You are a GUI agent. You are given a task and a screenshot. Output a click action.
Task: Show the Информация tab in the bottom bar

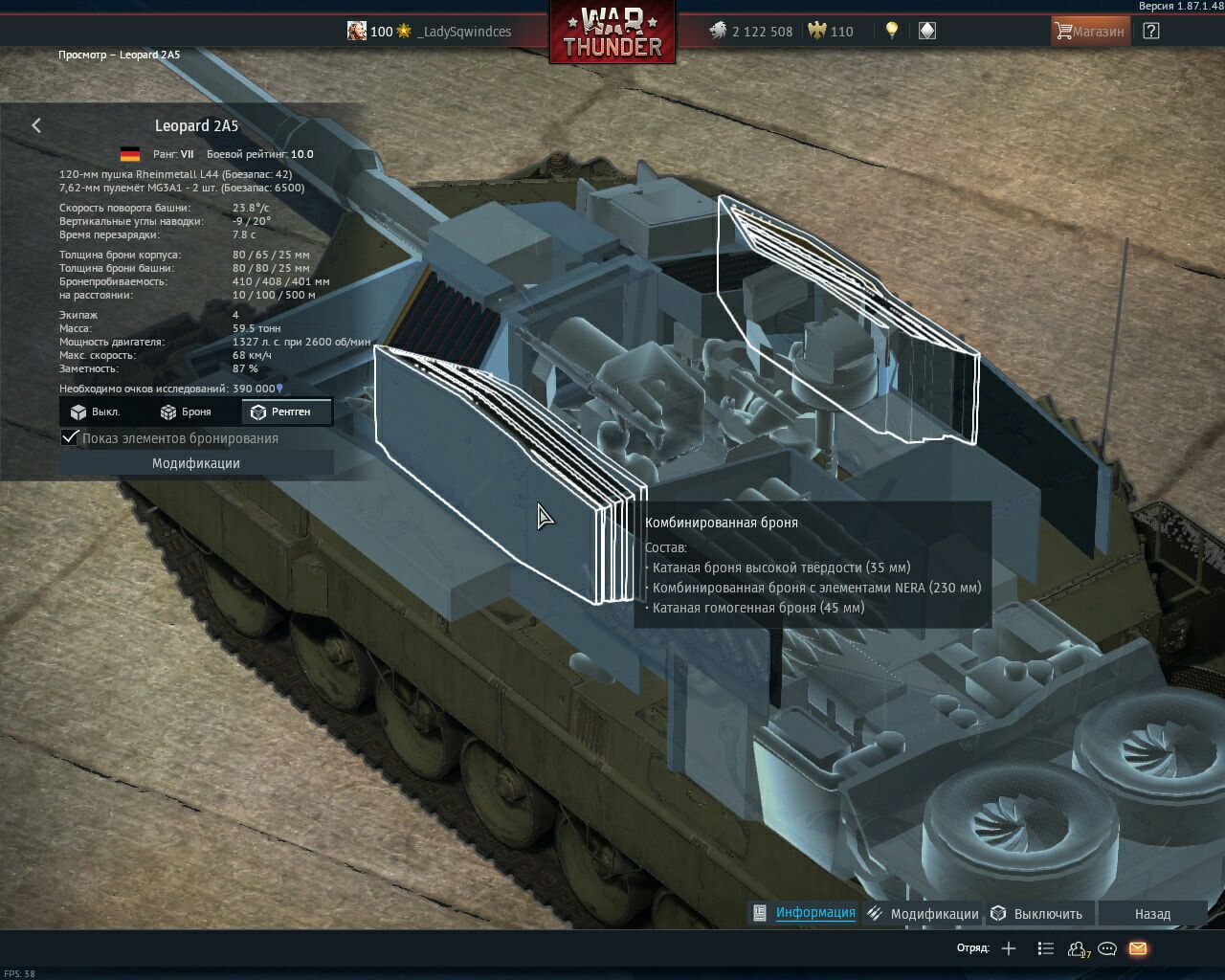814,913
